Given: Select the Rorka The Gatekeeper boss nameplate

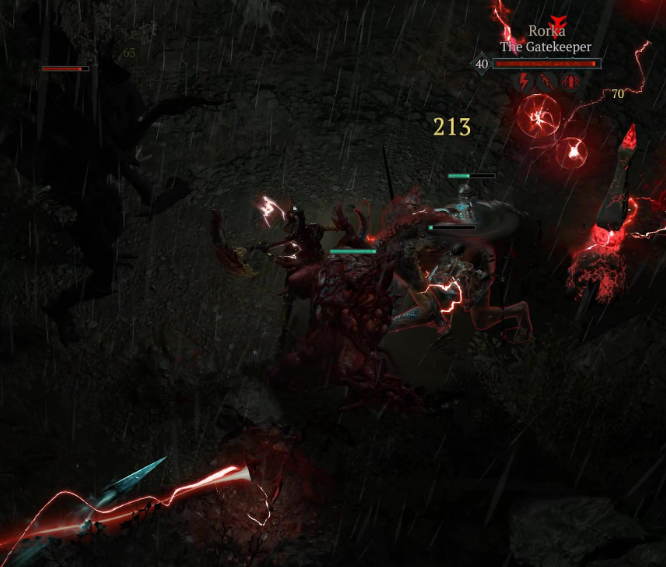Looking at the screenshot, I should pyautogui.click(x=546, y=39).
